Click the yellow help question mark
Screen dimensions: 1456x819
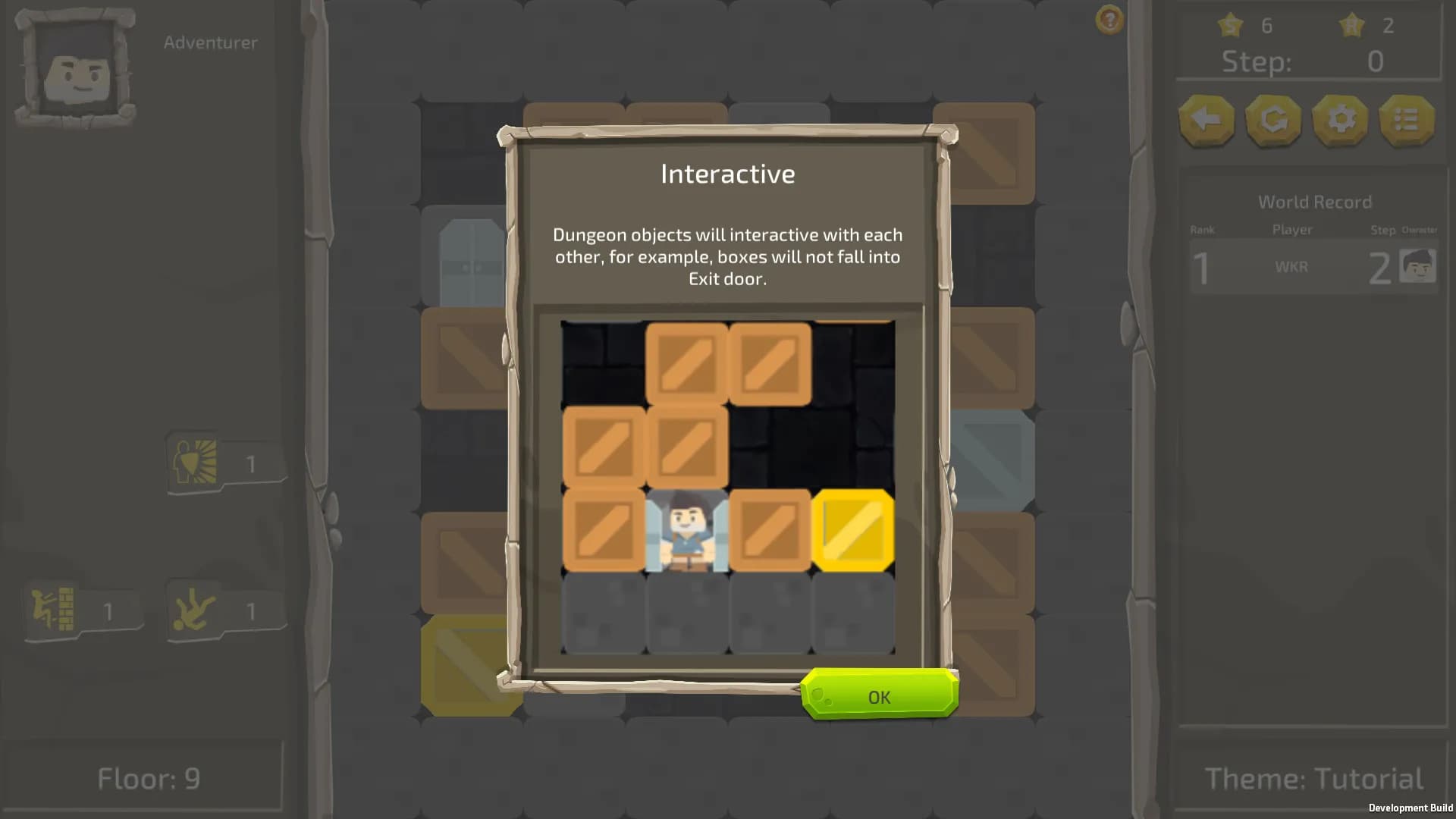1109,20
